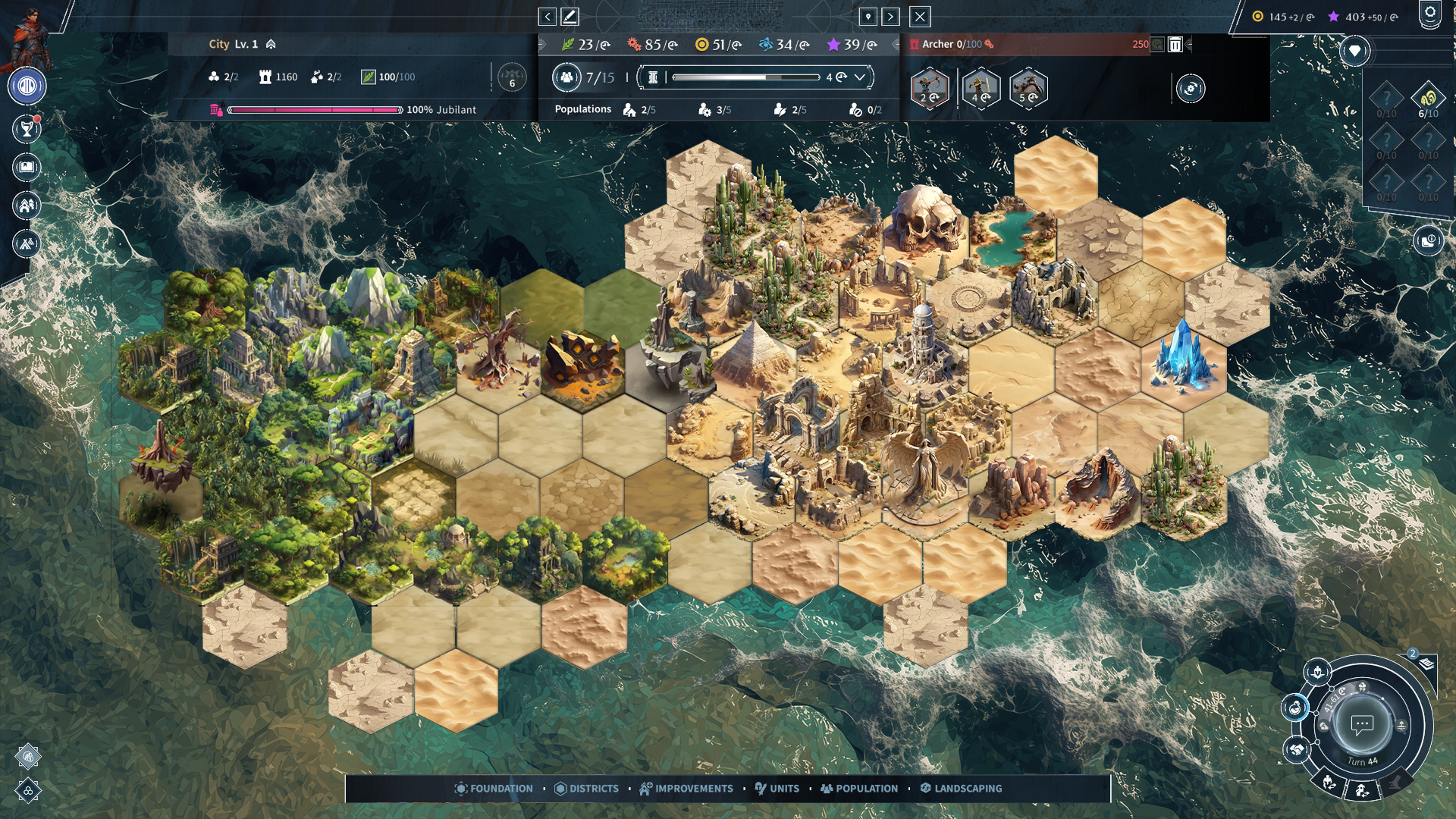Open the notifications papers stack
Viewport: 1456px width, 819px height.
coord(1426,664)
